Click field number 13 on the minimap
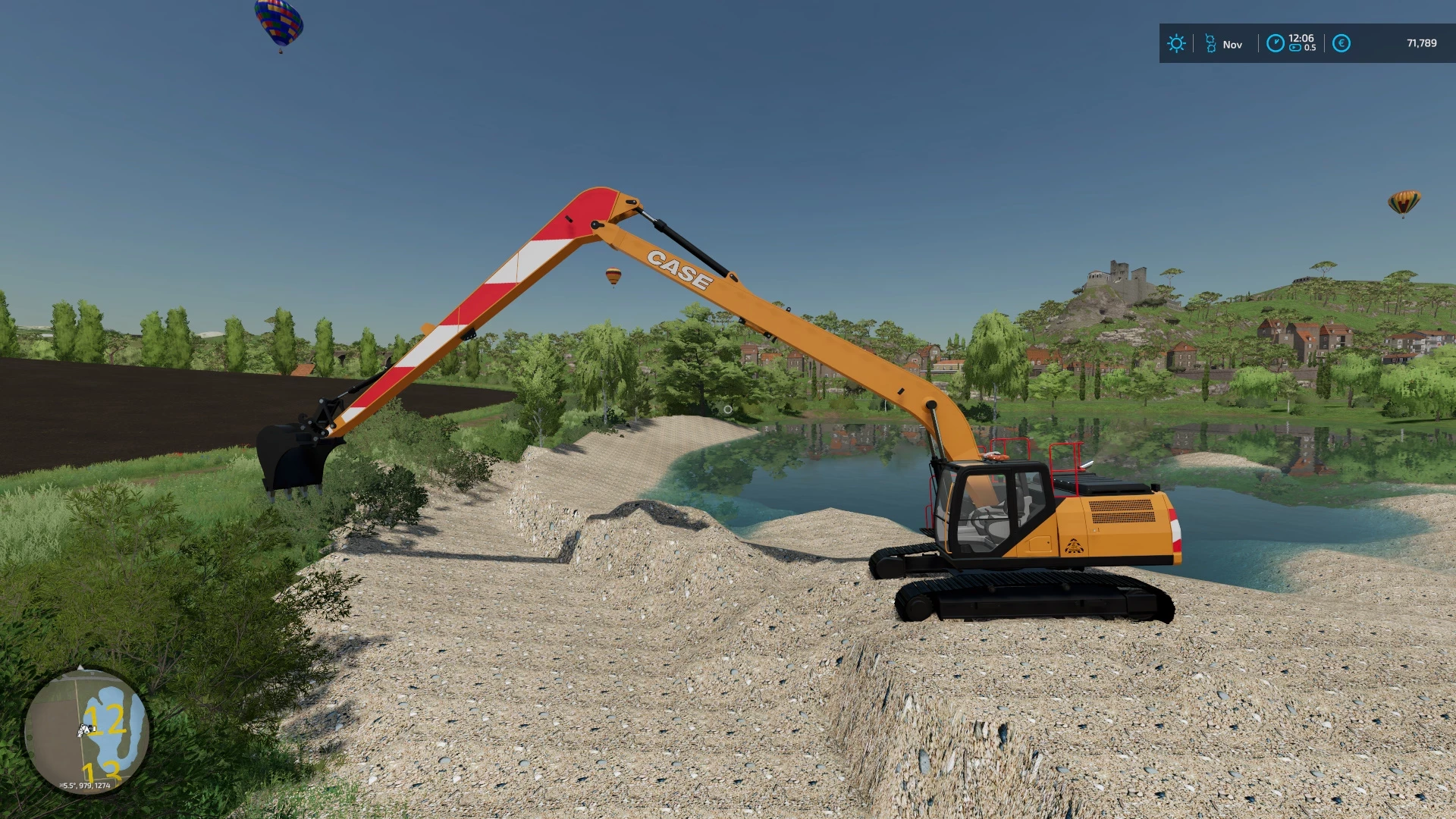 (x=102, y=772)
